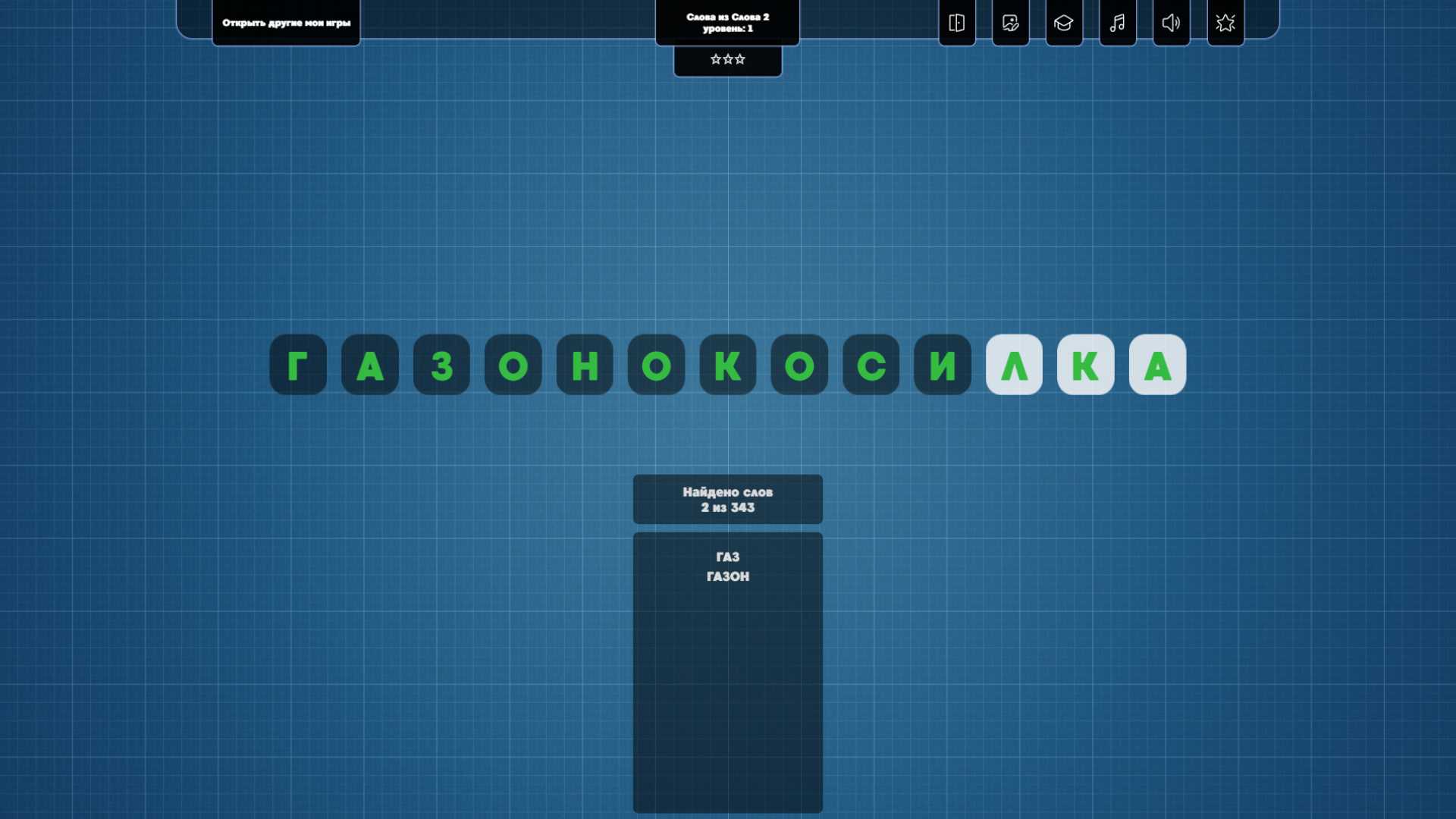1456x819 pixels.
Task: Open the background image settings icon
Action: (1010, 23)
